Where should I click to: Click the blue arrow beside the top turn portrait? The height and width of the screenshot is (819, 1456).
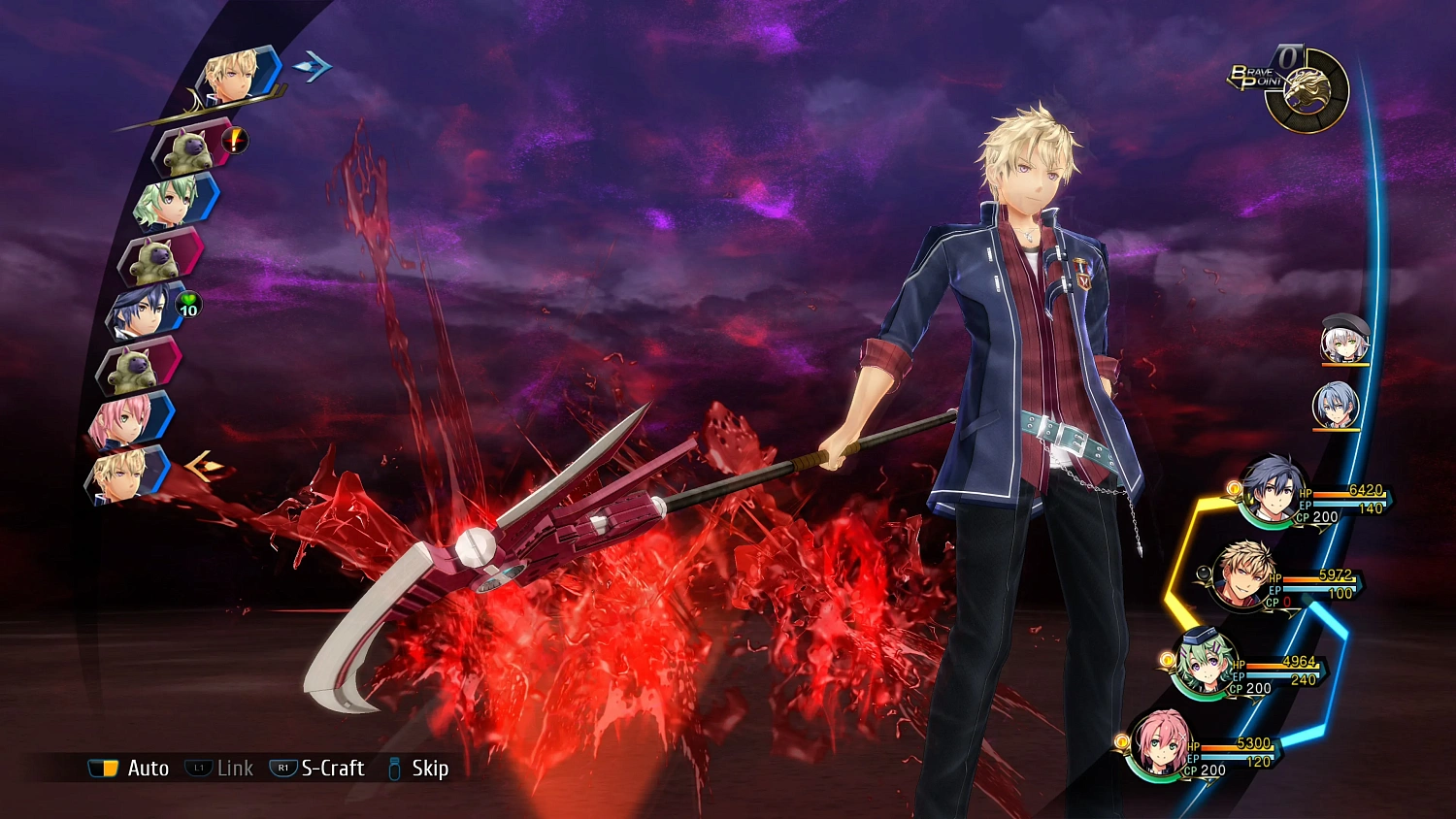[x=311, y=64]
